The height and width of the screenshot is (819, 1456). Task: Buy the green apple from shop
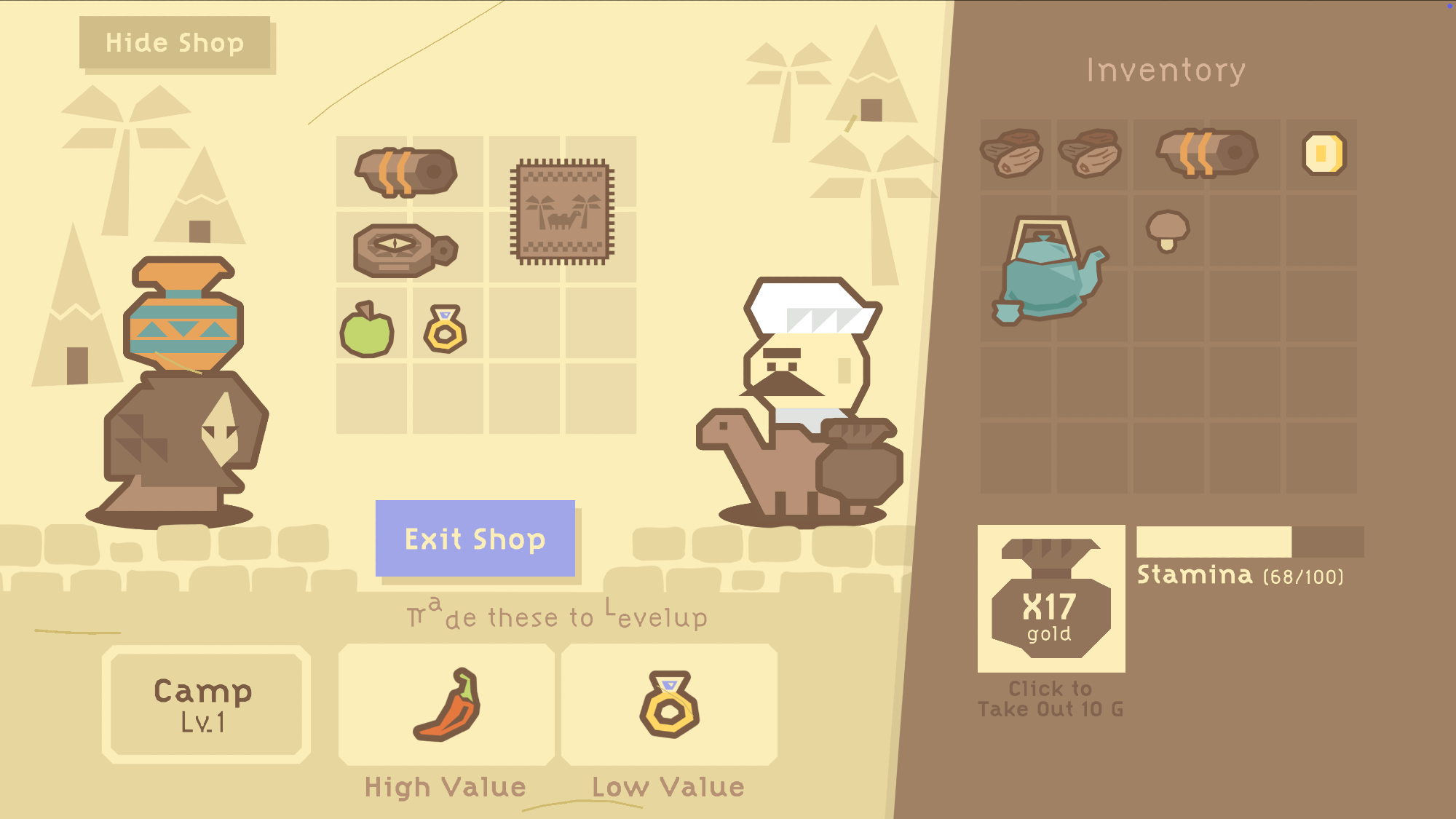coord(367,331)
